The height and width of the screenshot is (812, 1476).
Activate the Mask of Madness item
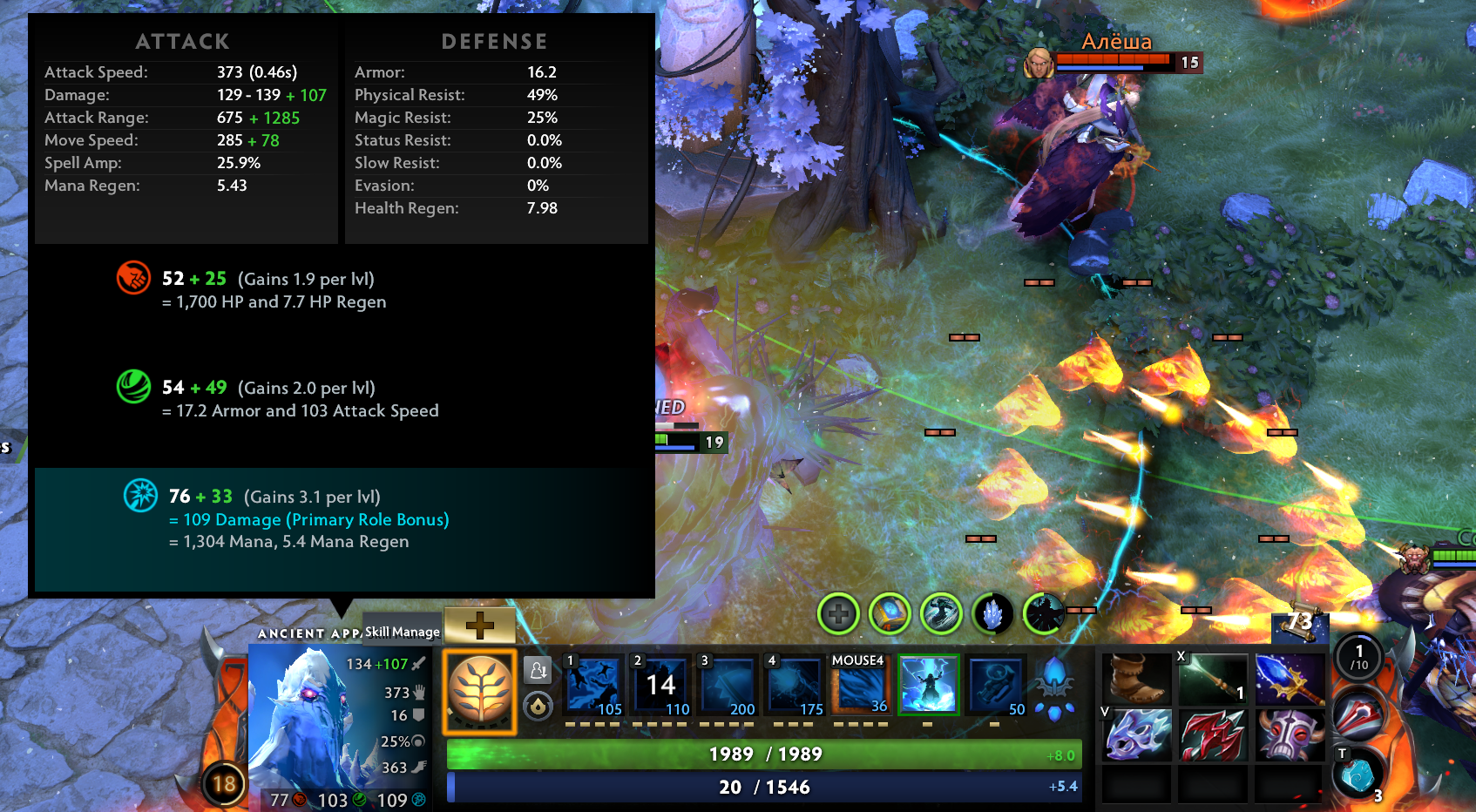1289,734
